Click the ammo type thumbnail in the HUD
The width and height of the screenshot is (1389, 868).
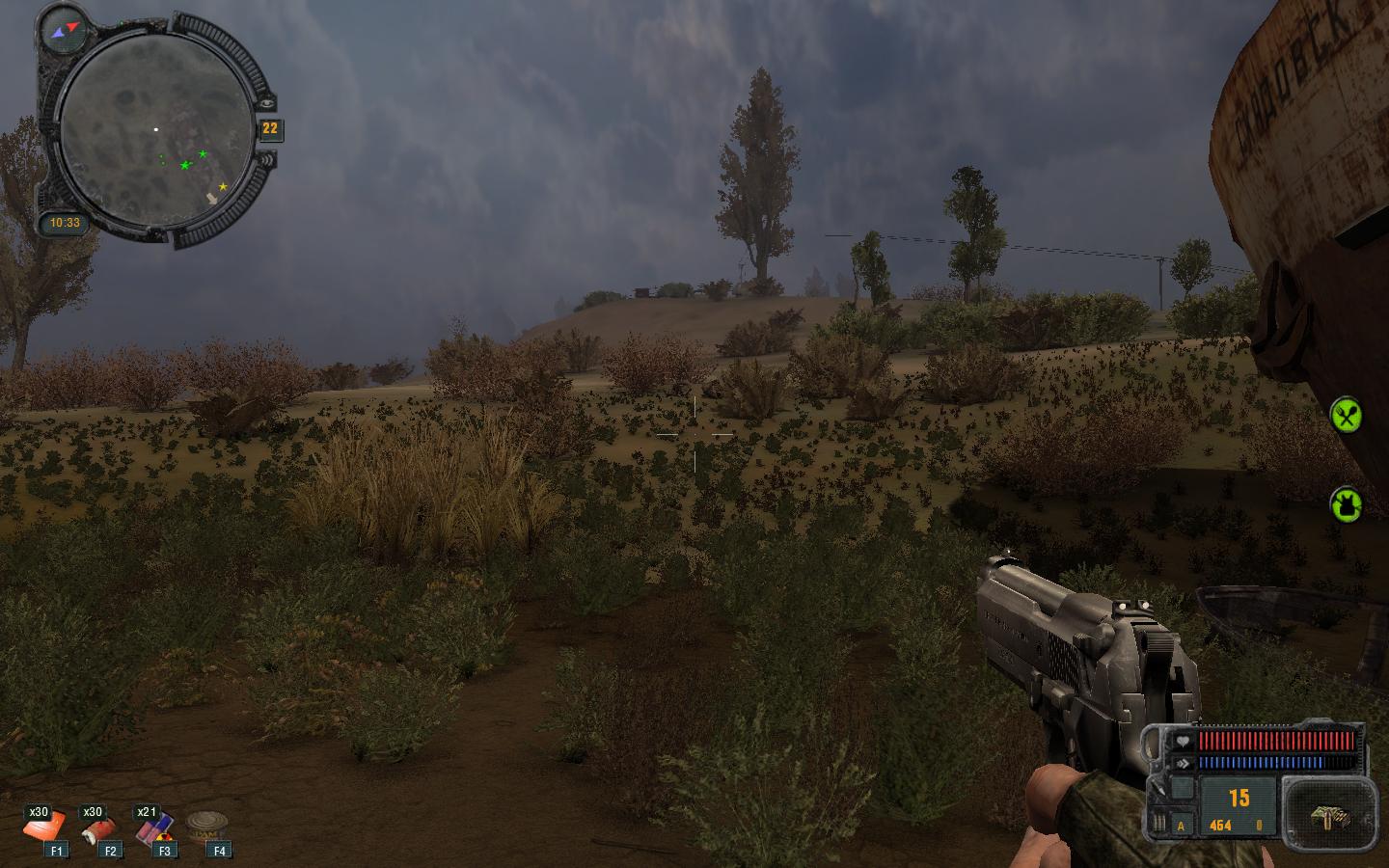[1328, 818]
